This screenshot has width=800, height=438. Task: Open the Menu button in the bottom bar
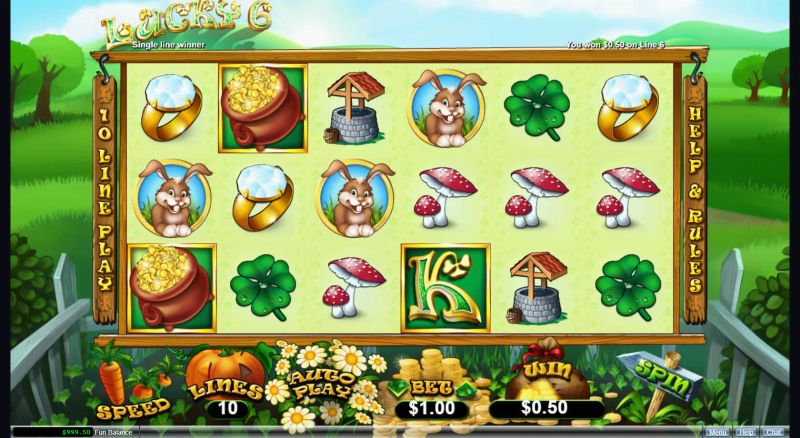[717, 432]
